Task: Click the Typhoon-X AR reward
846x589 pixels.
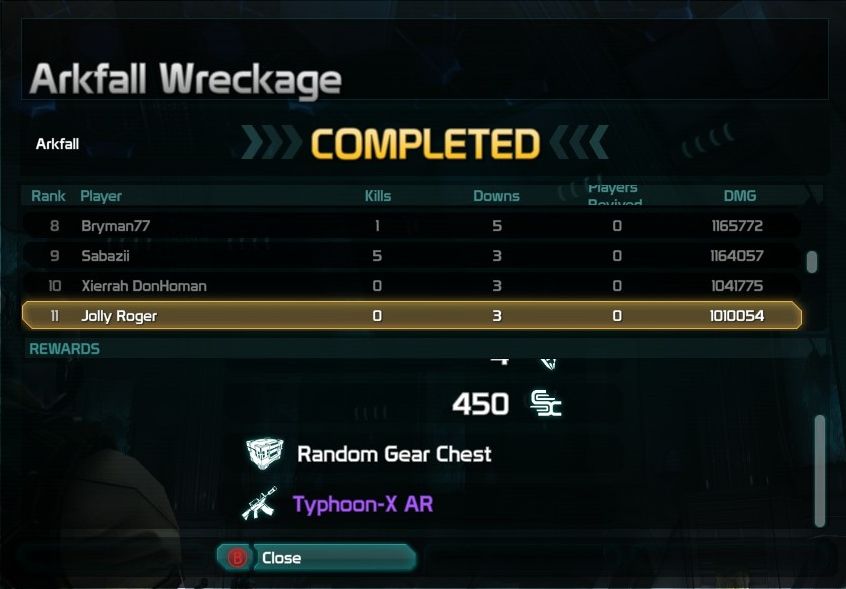Action: pos(362,504)
